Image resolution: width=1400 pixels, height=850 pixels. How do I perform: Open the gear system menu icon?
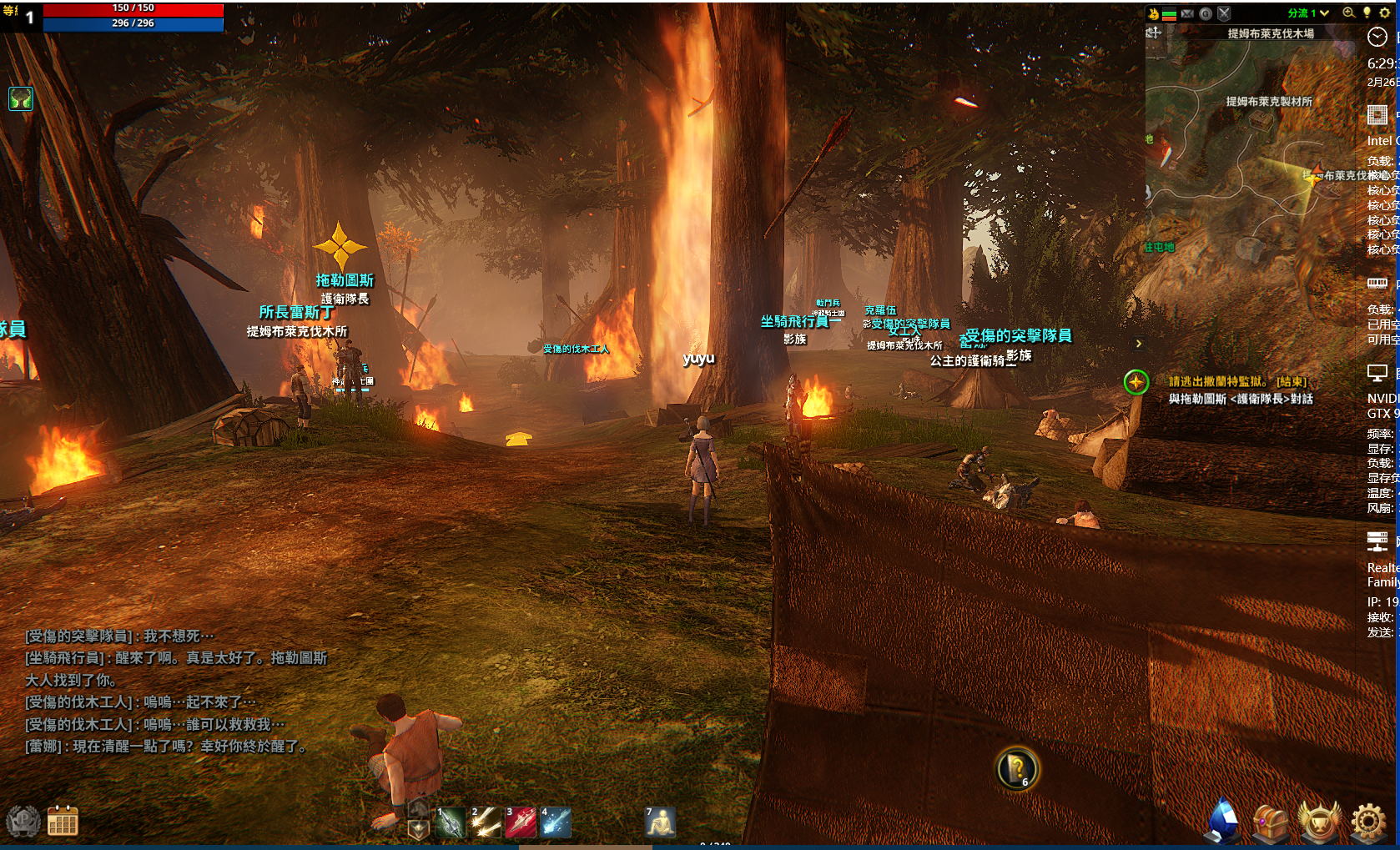(1368, 822)
